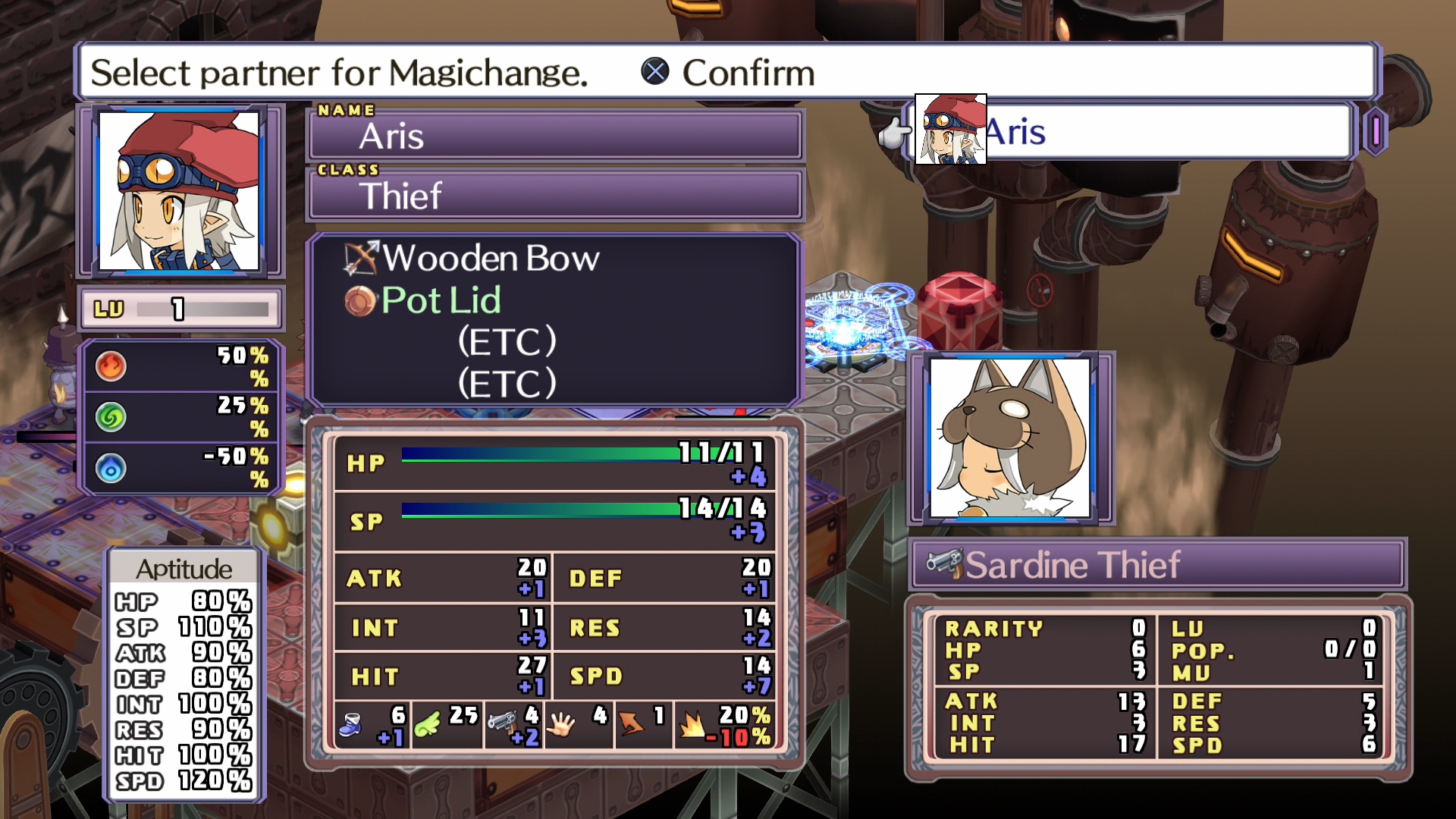Select the critical explosion icon
This screenshot has width=1456, height=819.
coord(692,724)
